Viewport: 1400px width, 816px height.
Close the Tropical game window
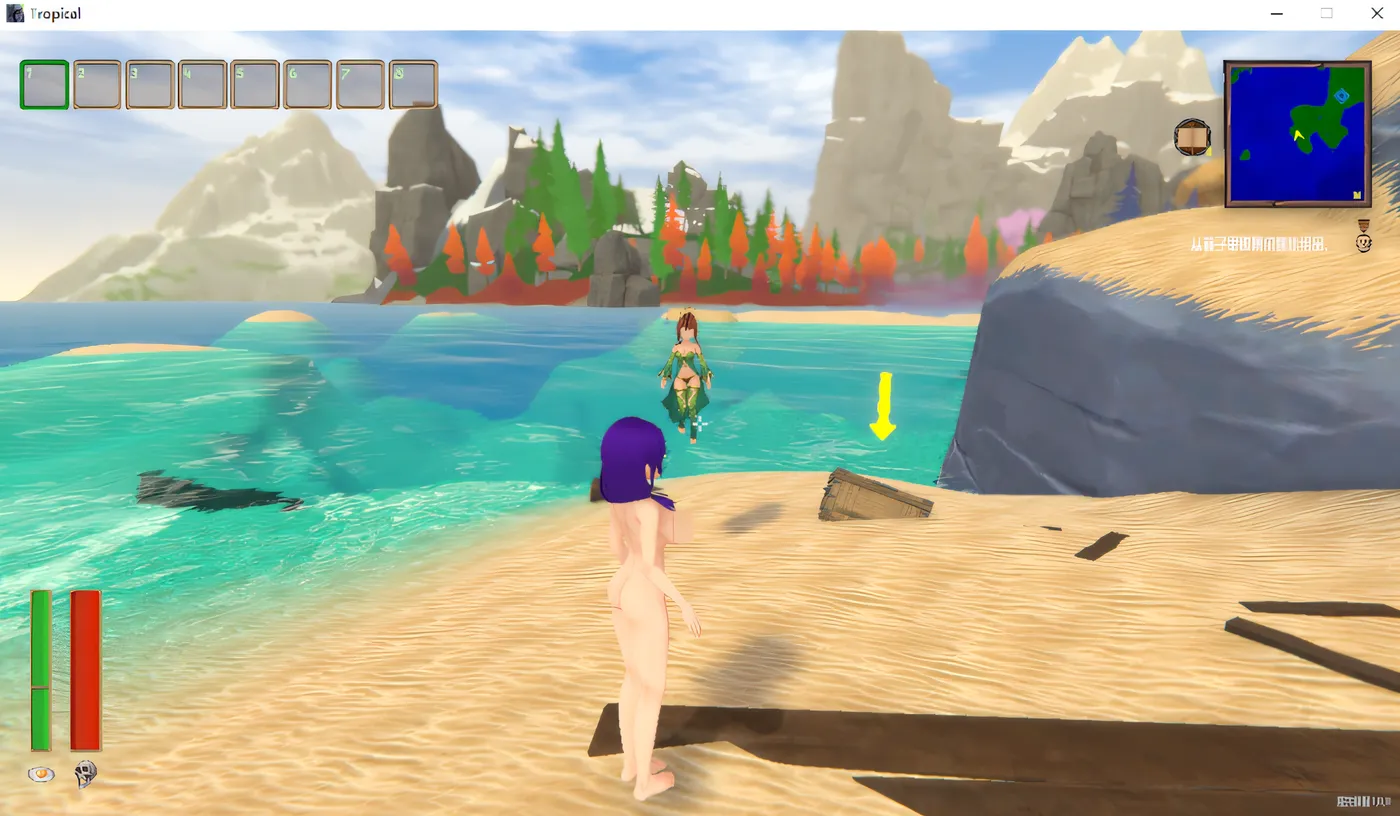tap(1376, 14)
